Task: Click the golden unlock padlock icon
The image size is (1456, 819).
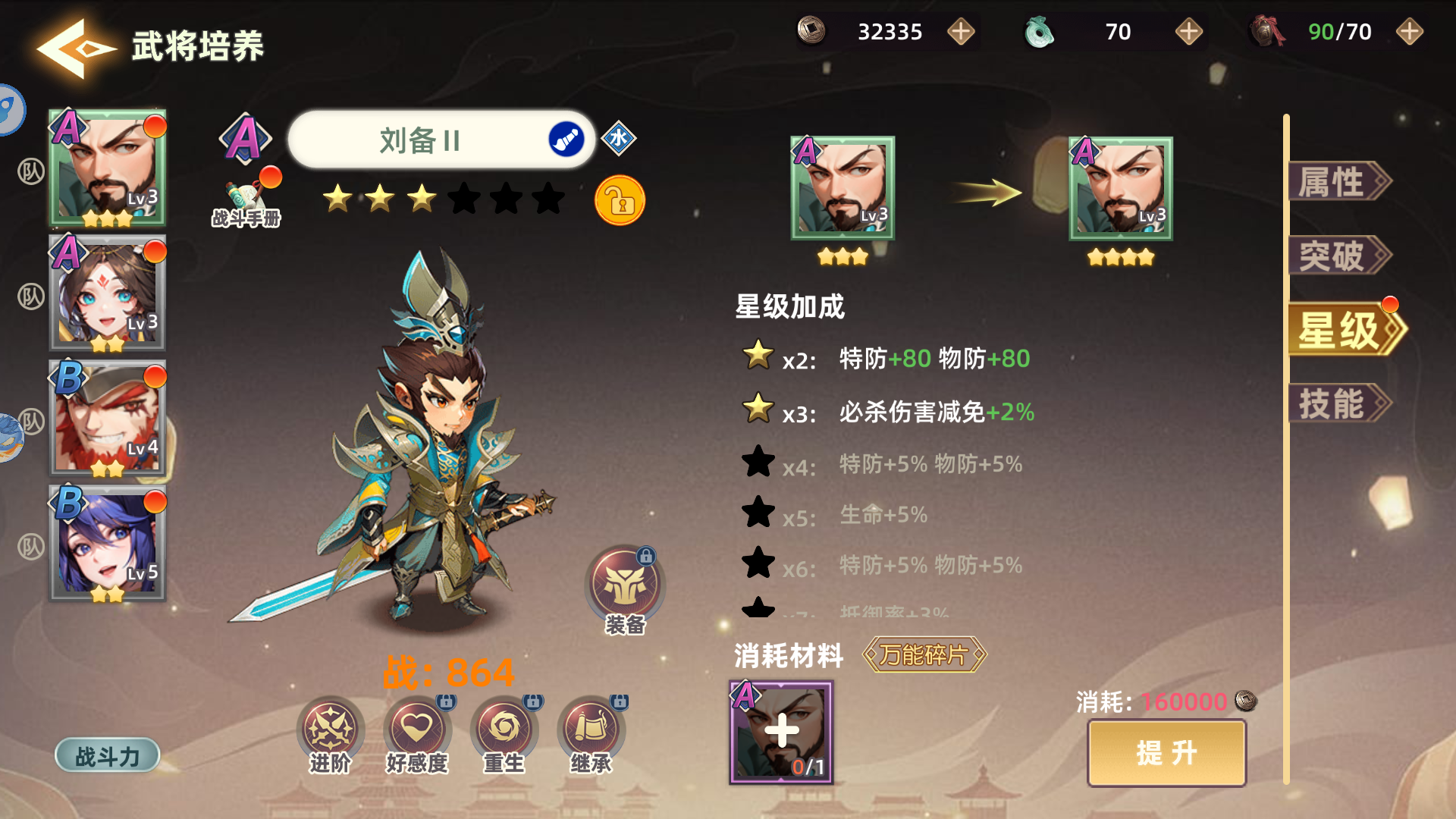Action: coord(620,201)
